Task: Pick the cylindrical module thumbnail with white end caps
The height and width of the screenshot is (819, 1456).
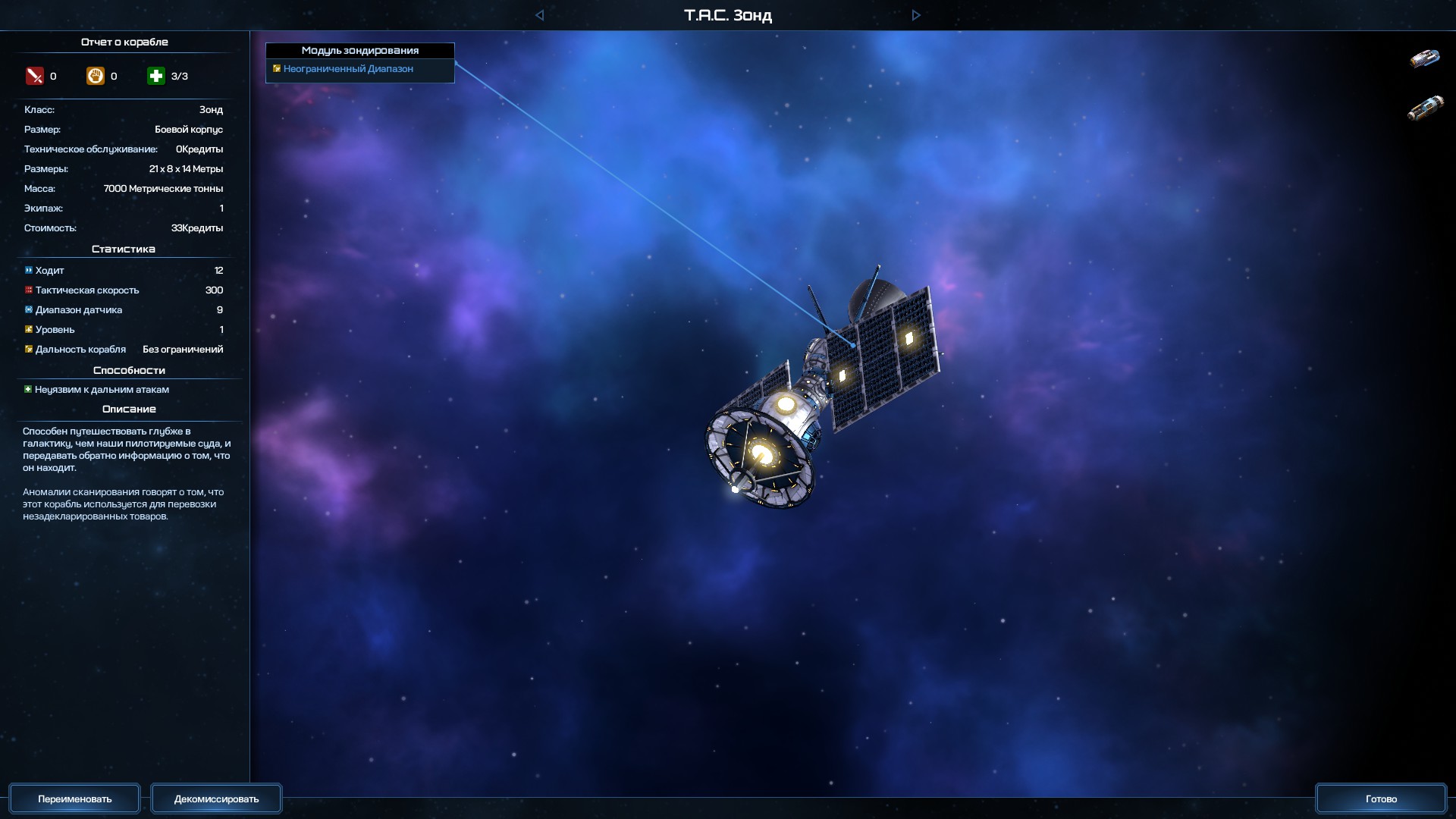Action: click(x=1425, y=108)
